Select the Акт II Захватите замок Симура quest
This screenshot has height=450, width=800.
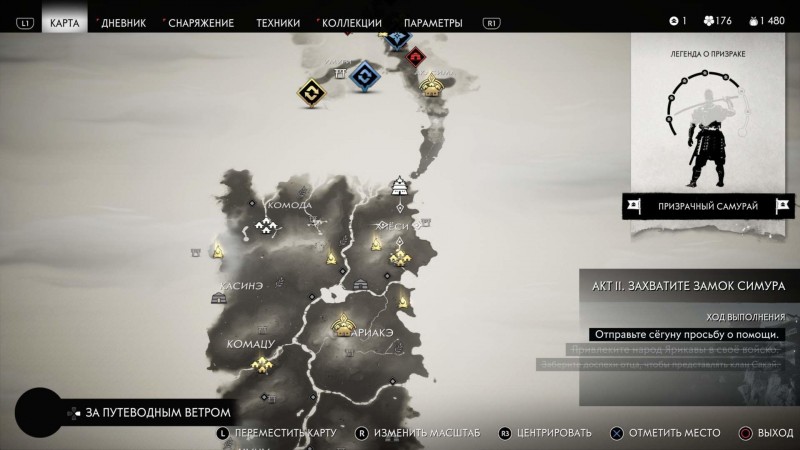(x=690, y=285)
